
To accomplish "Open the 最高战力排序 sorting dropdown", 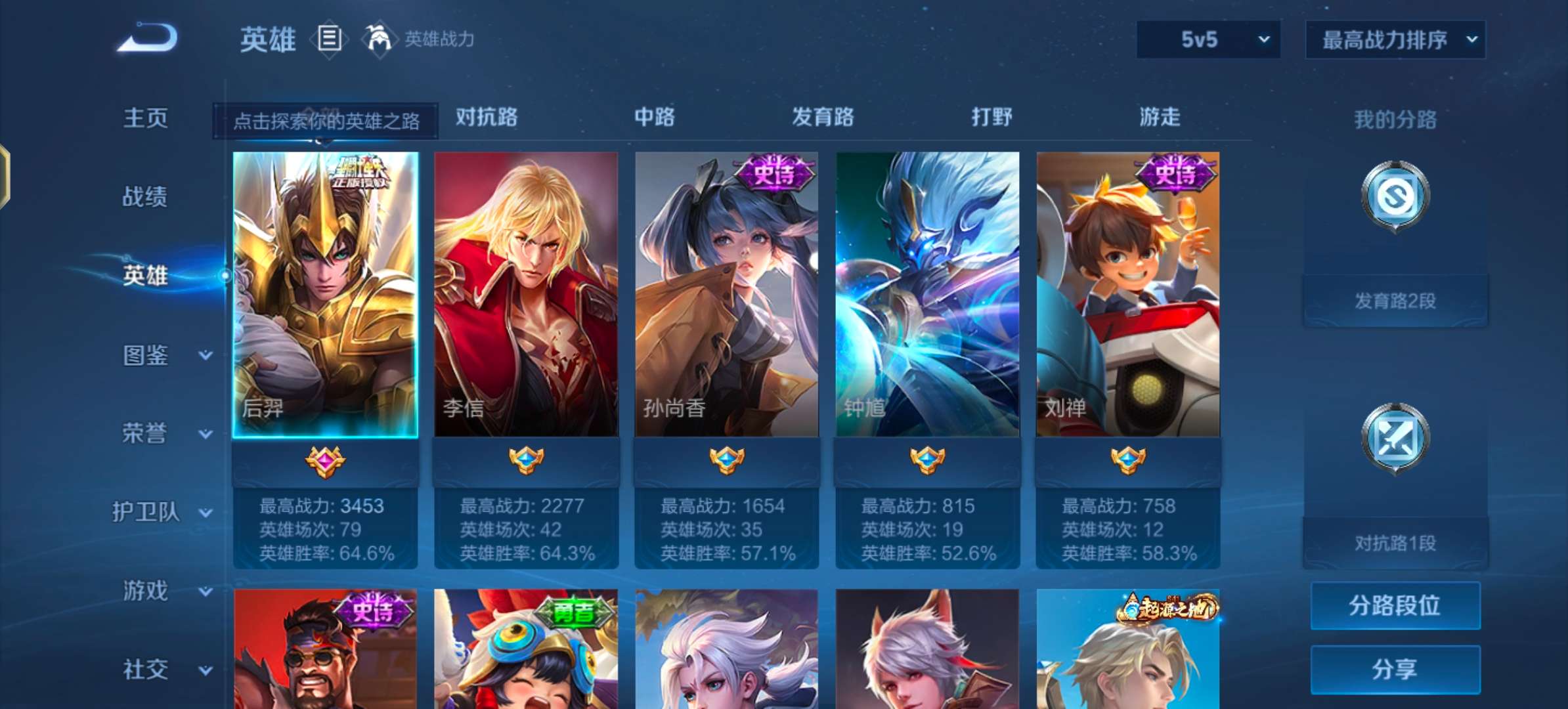I will pos(1395,39).
